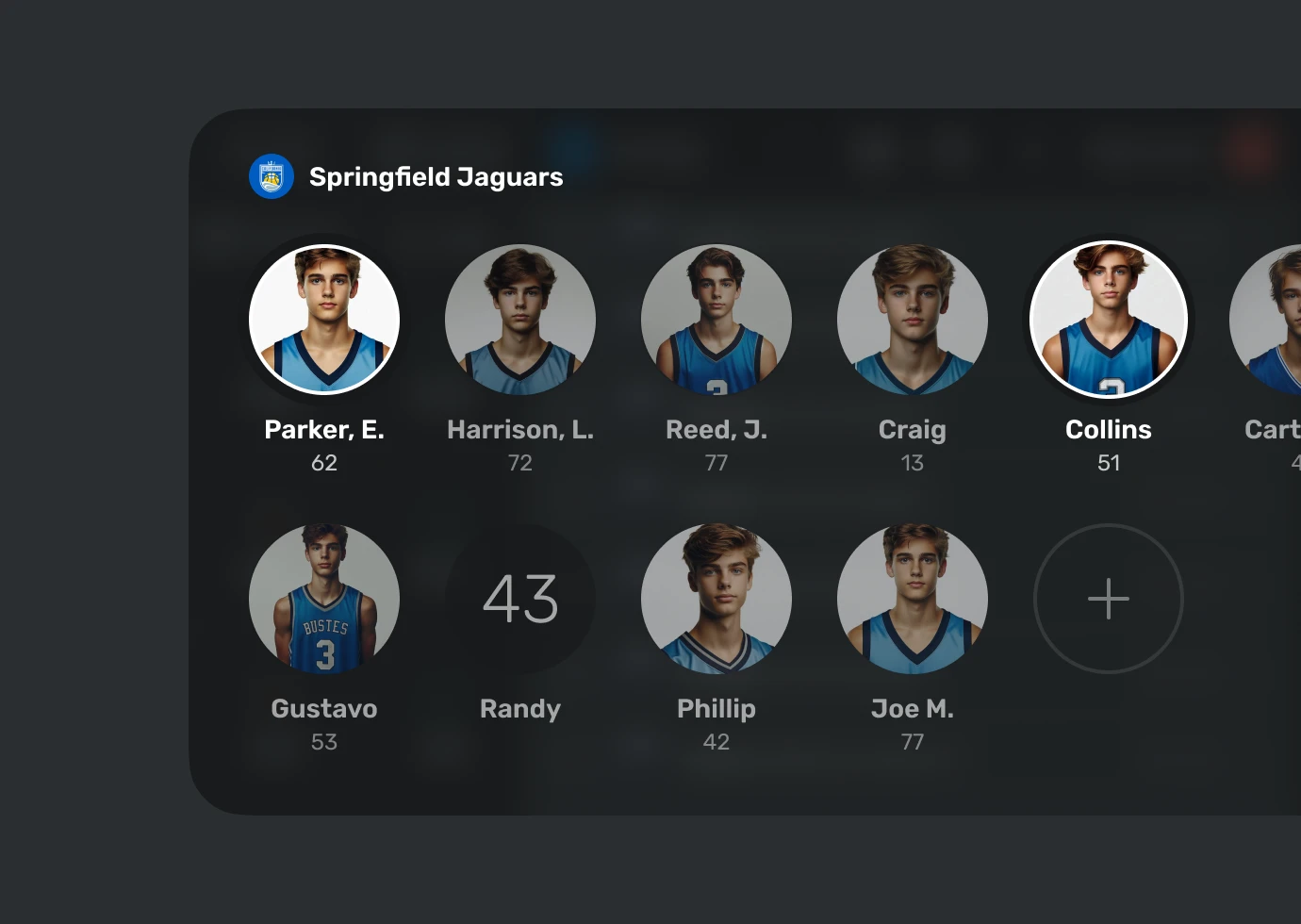The width and height of the screenshot is (1301, 924).
Task: Choose Harrison, L. from the roster
Action: click(520, 320)
